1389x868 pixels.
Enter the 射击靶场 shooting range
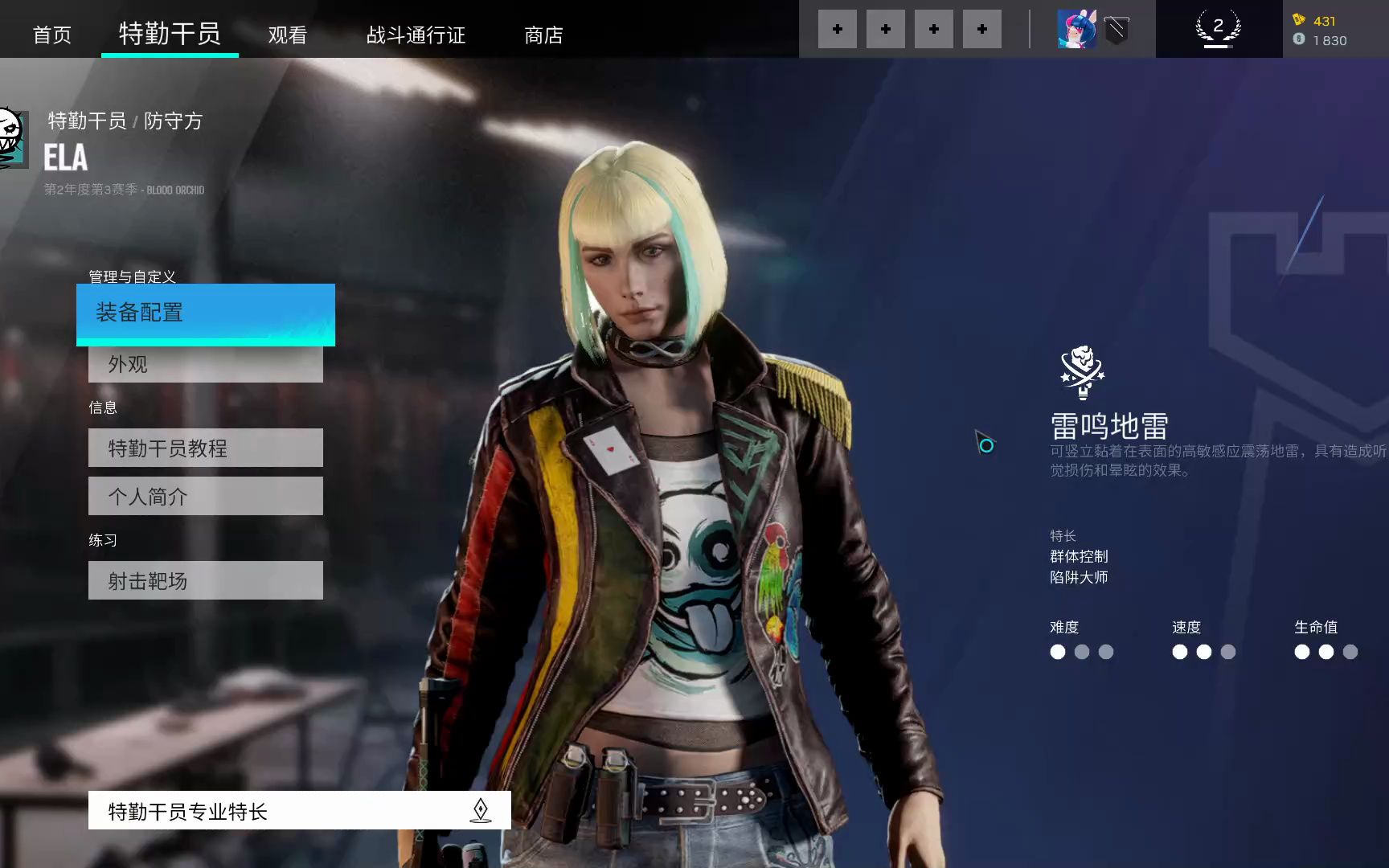pos(206,580)
